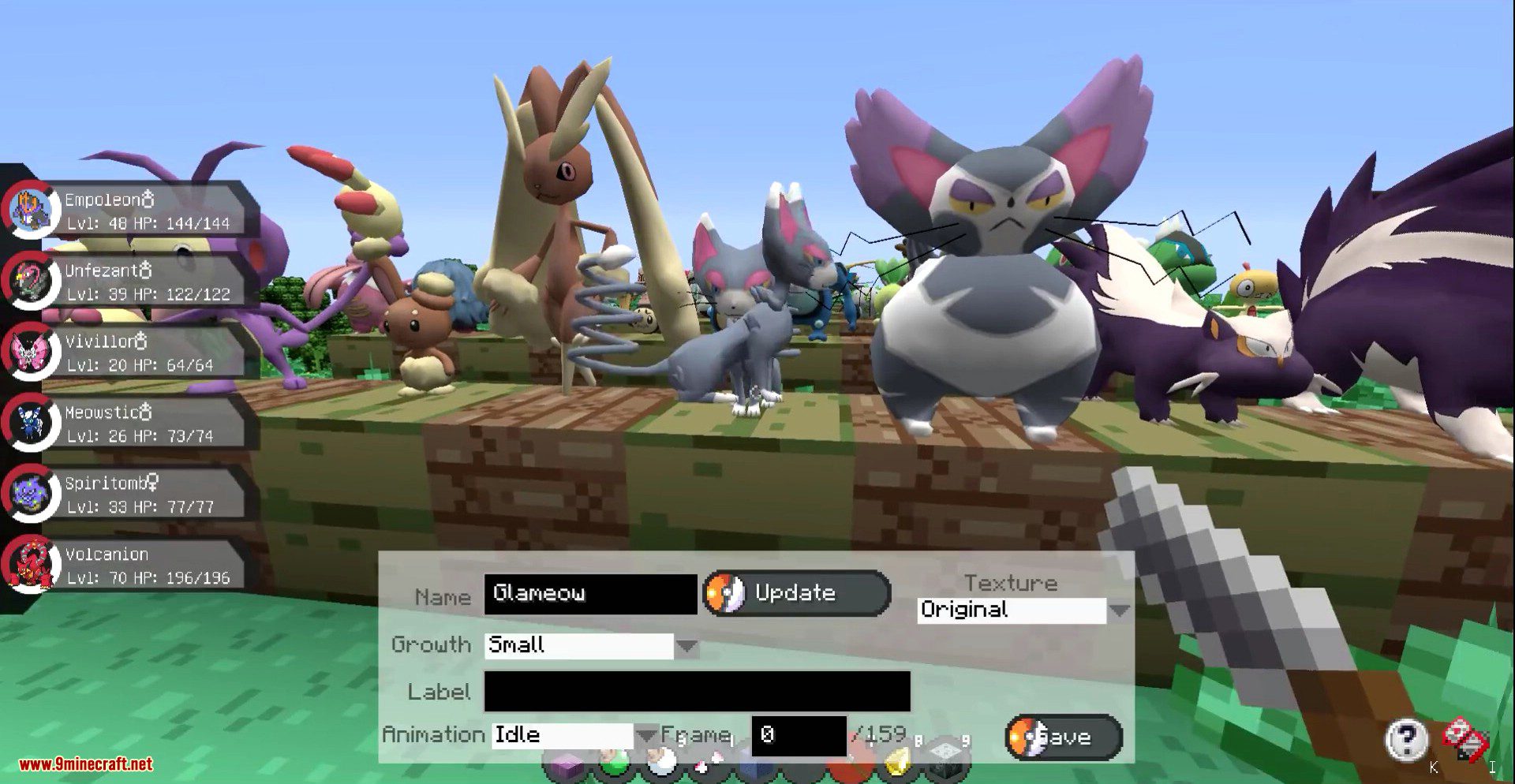Open the Animation dropdown showing Idle
Viewport: 1515px width, 784px height.
pyautogui.click(x=645, y=735)
